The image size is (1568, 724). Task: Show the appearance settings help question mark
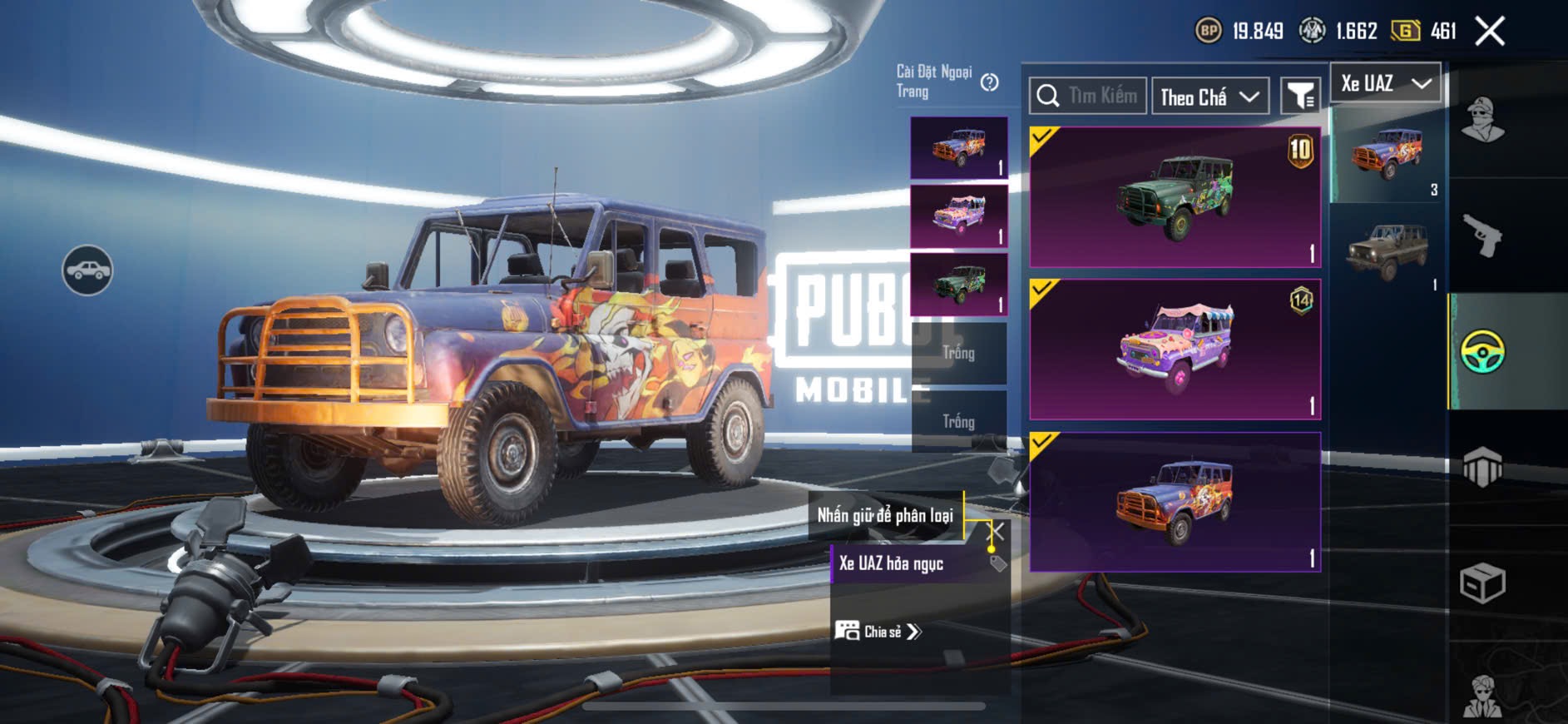pos(989,82)
